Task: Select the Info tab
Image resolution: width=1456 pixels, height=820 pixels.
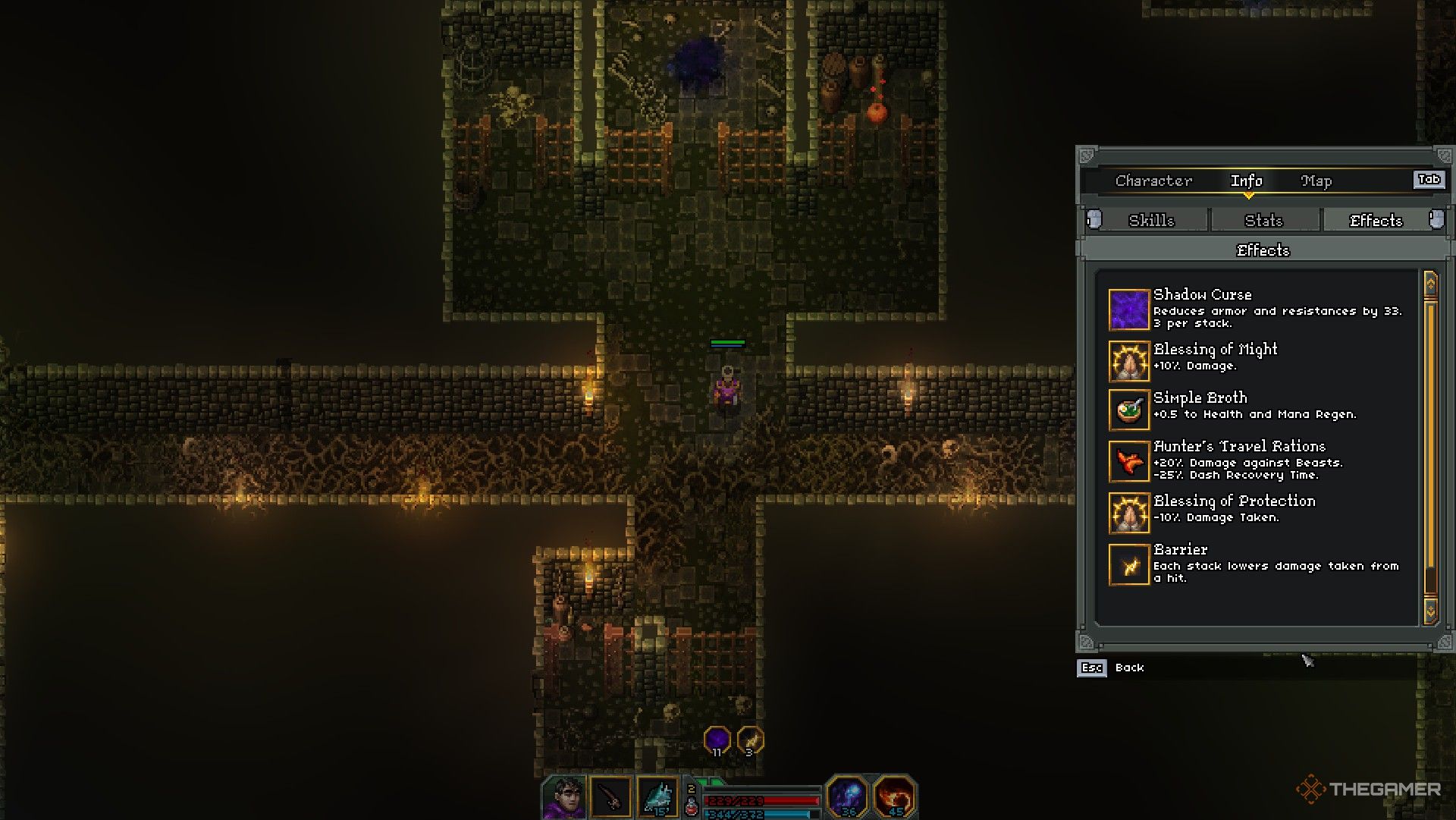Action: (1246, 181)
